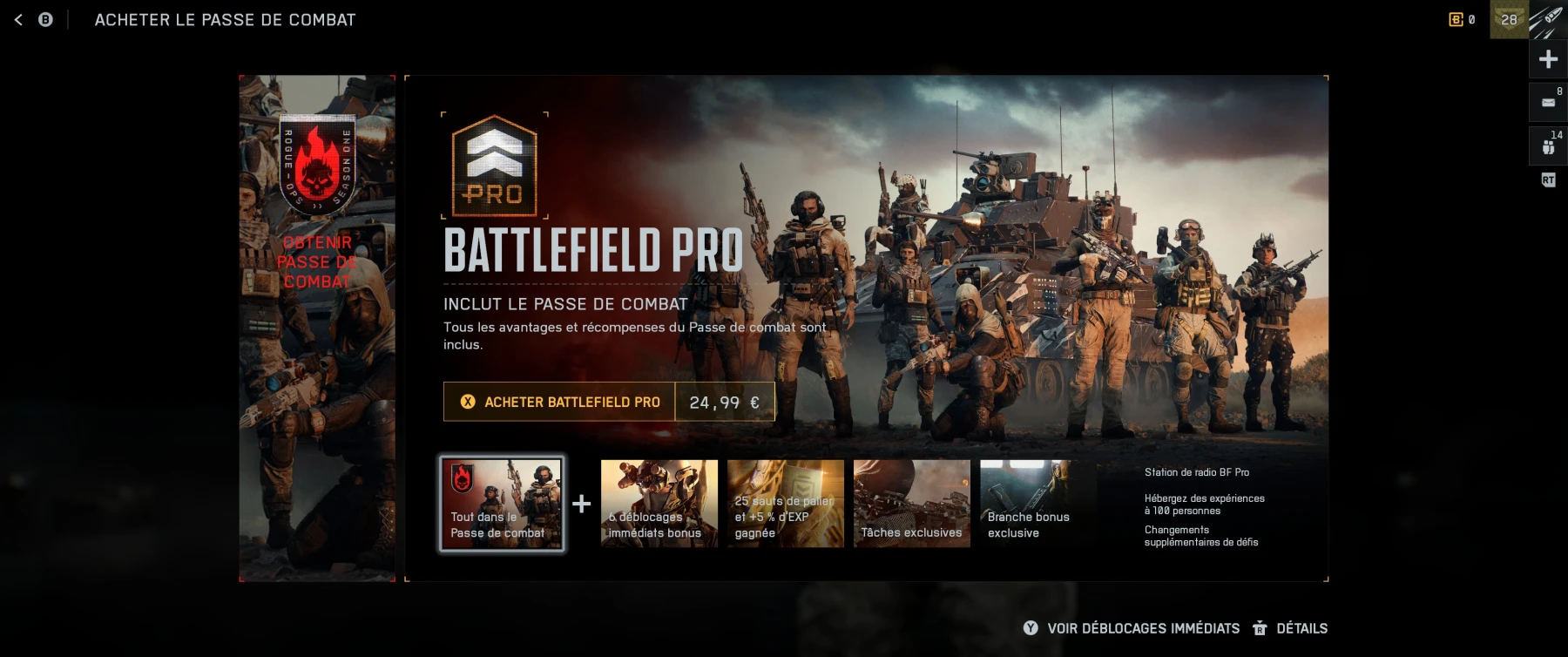
Task: Click the plus icon in the right sidebar
Action: (1548, 59)
